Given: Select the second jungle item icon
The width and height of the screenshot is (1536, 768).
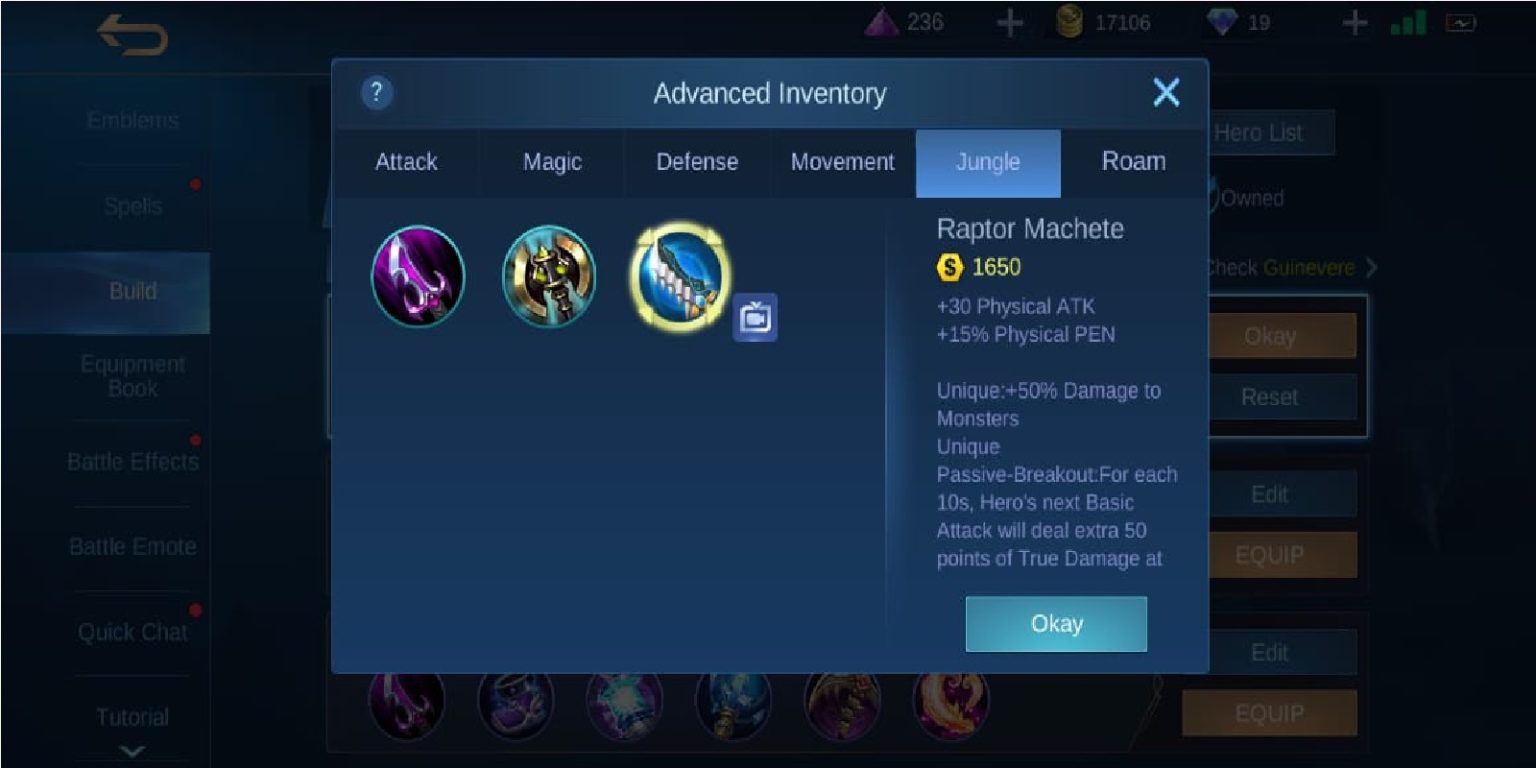Looking at the screenshot, I should pos(548,276).
